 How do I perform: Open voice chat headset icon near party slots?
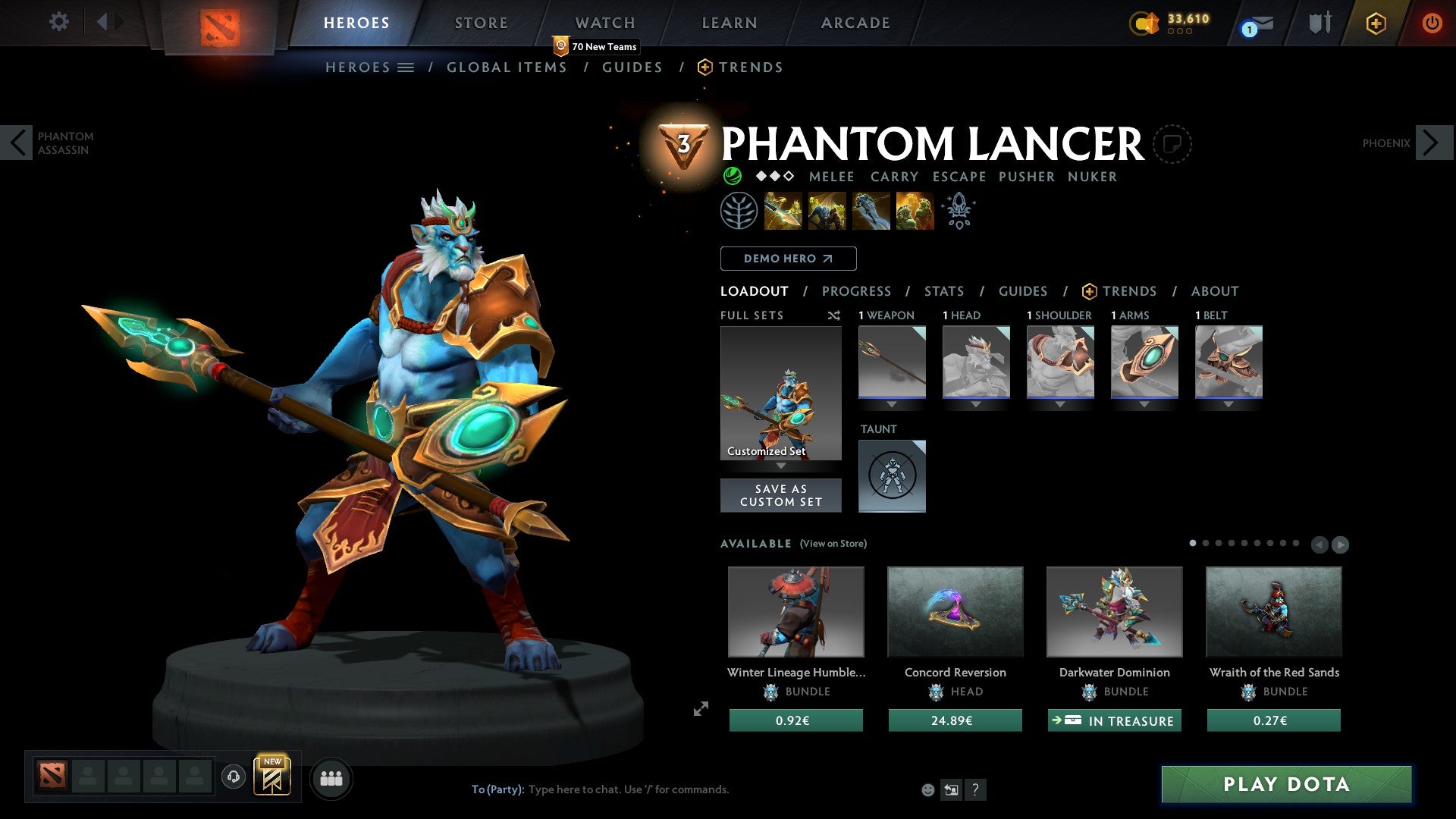[x=234, y=778]
